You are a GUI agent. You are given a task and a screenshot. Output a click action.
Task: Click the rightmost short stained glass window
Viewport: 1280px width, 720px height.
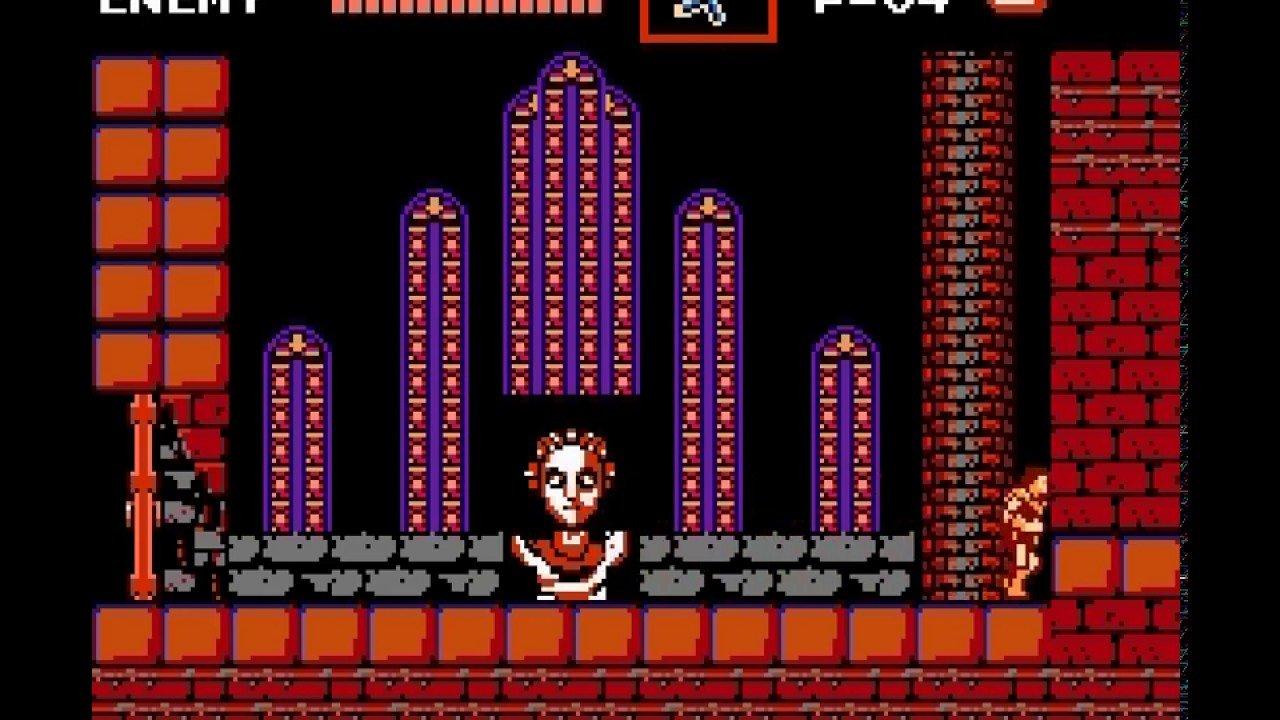click(x=845, y=440)
